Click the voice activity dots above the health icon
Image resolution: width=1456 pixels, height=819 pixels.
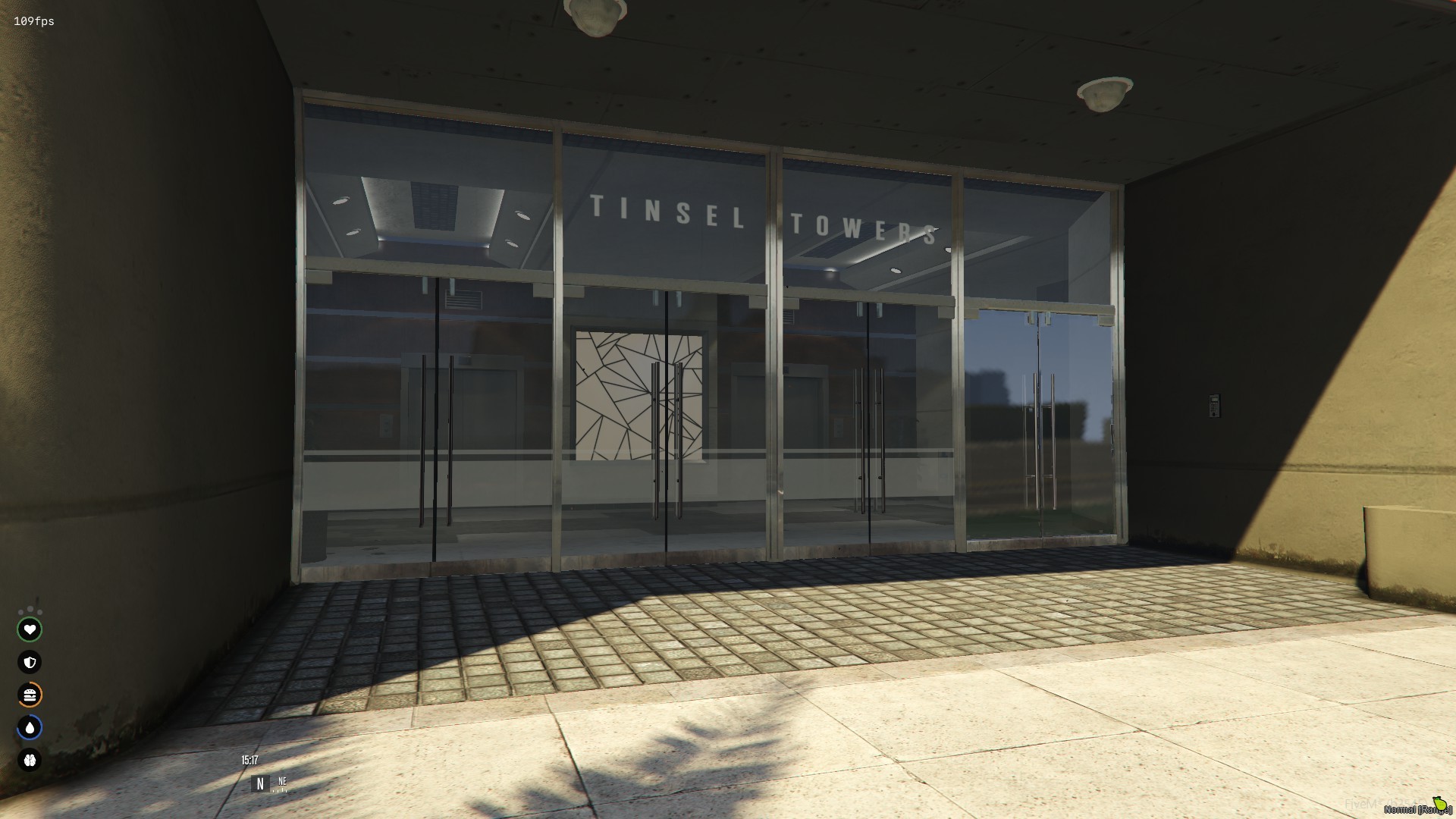click(30, 610)
